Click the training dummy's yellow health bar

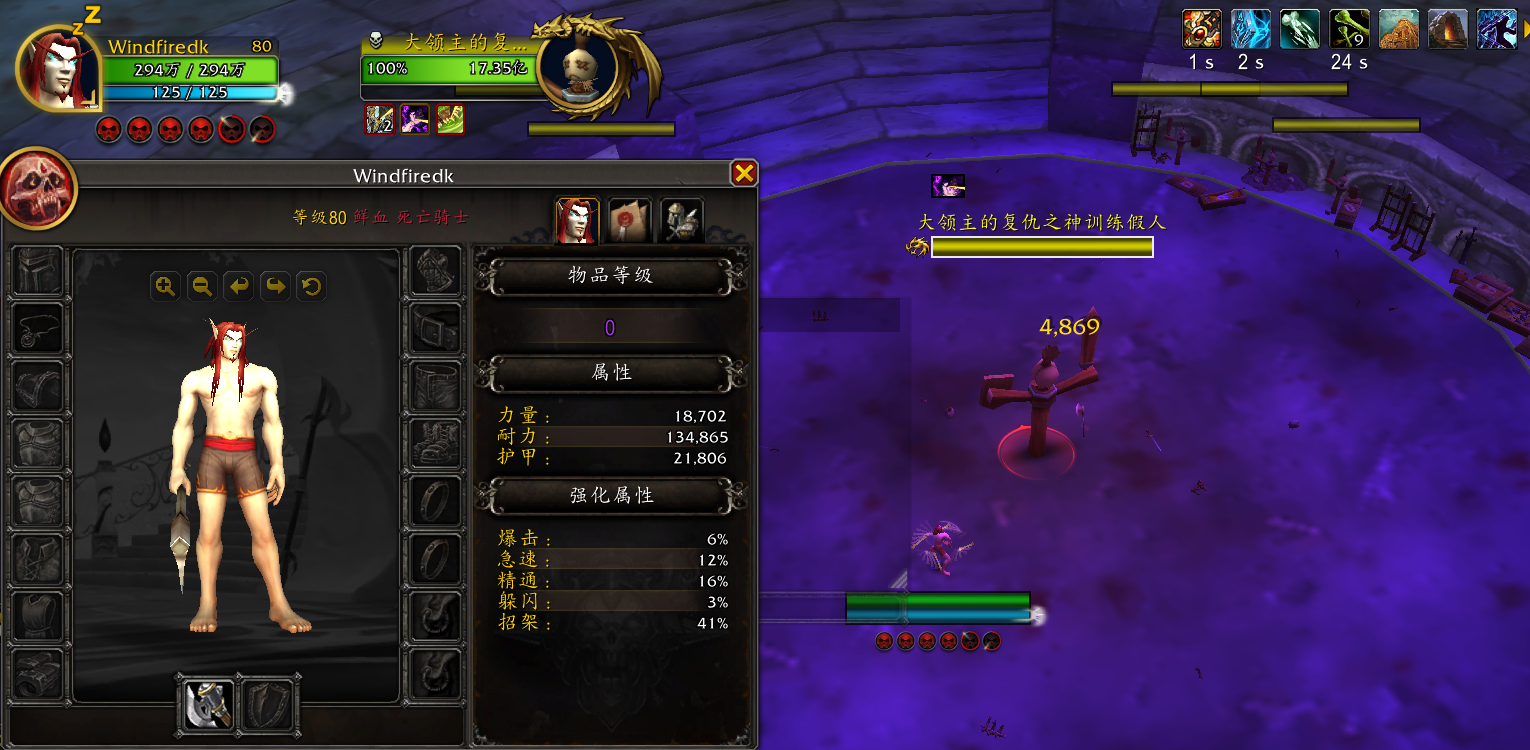[x=1042, y=247]
